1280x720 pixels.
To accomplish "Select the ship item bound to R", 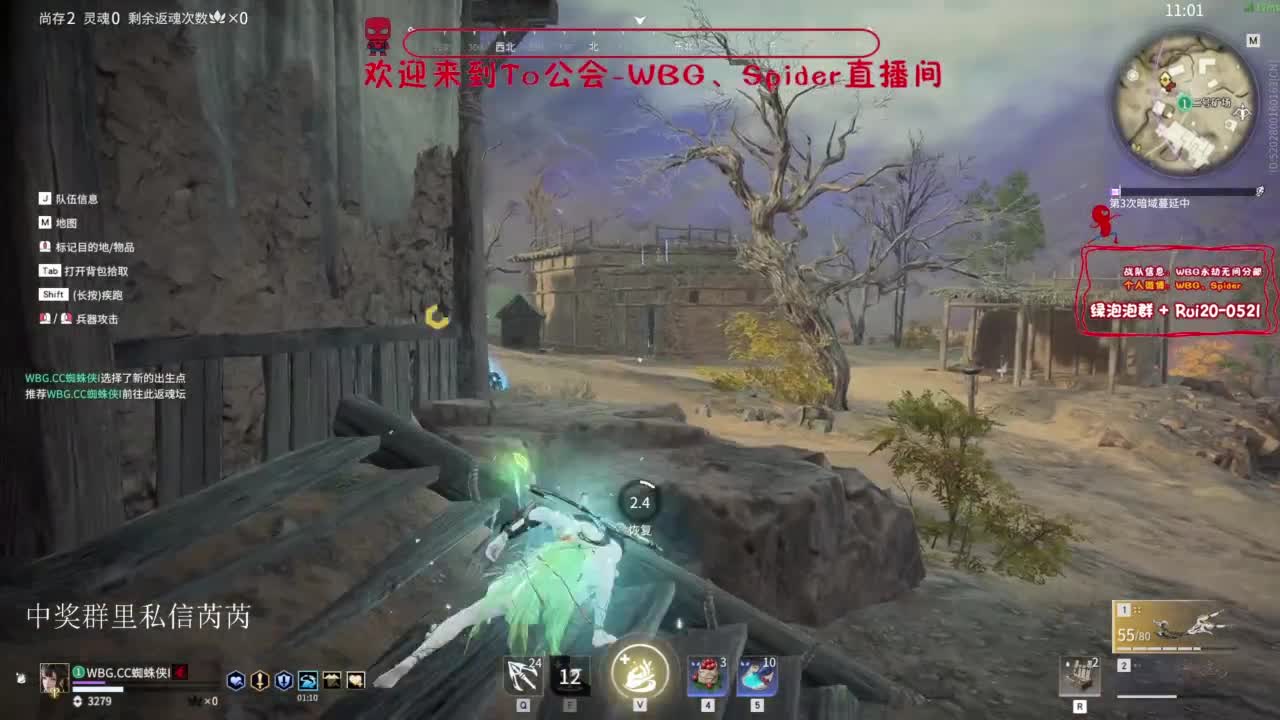I will pos(1080,675).
